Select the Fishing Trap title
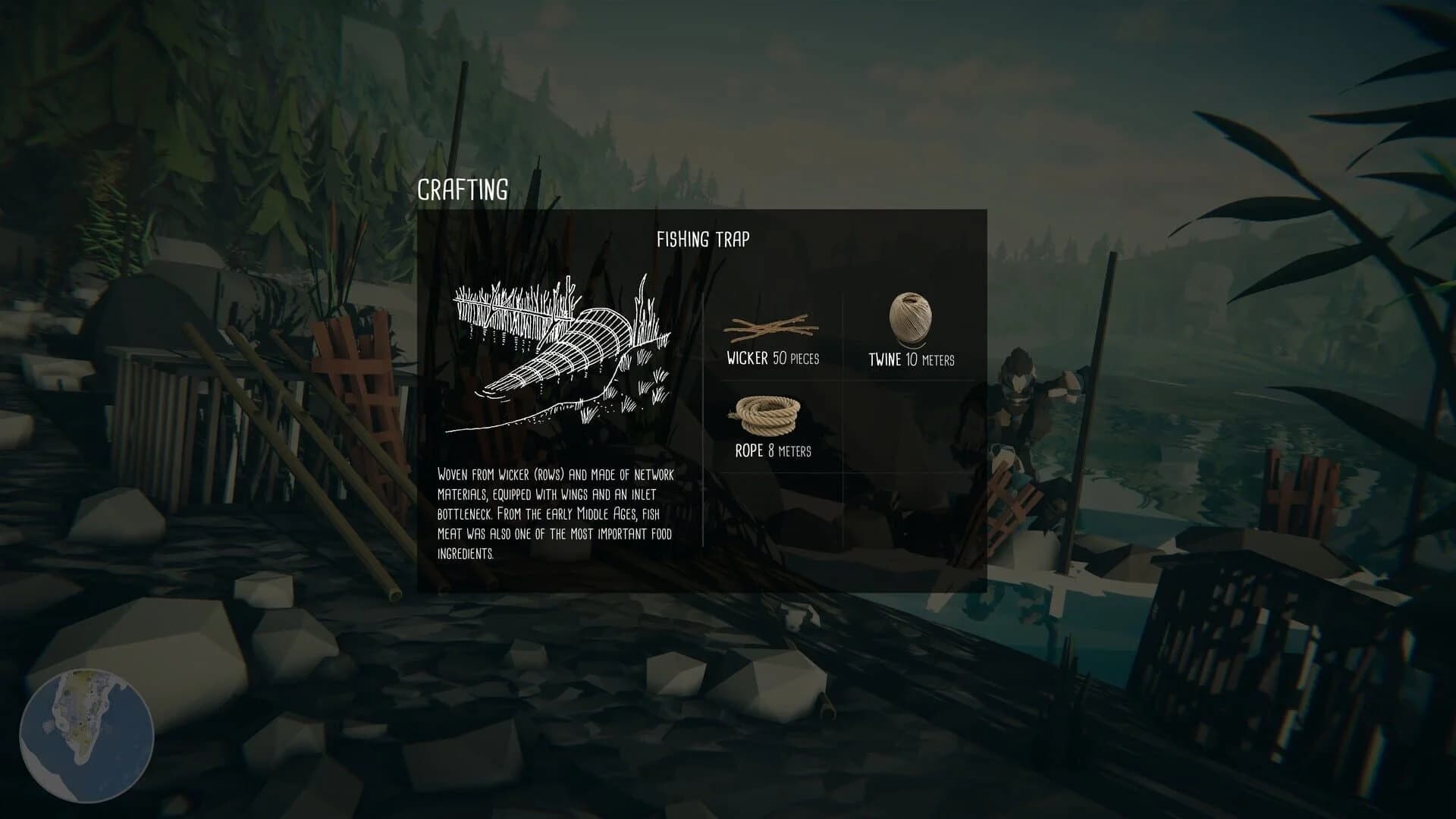The image size is (1456, 819). tap(704, 237)
